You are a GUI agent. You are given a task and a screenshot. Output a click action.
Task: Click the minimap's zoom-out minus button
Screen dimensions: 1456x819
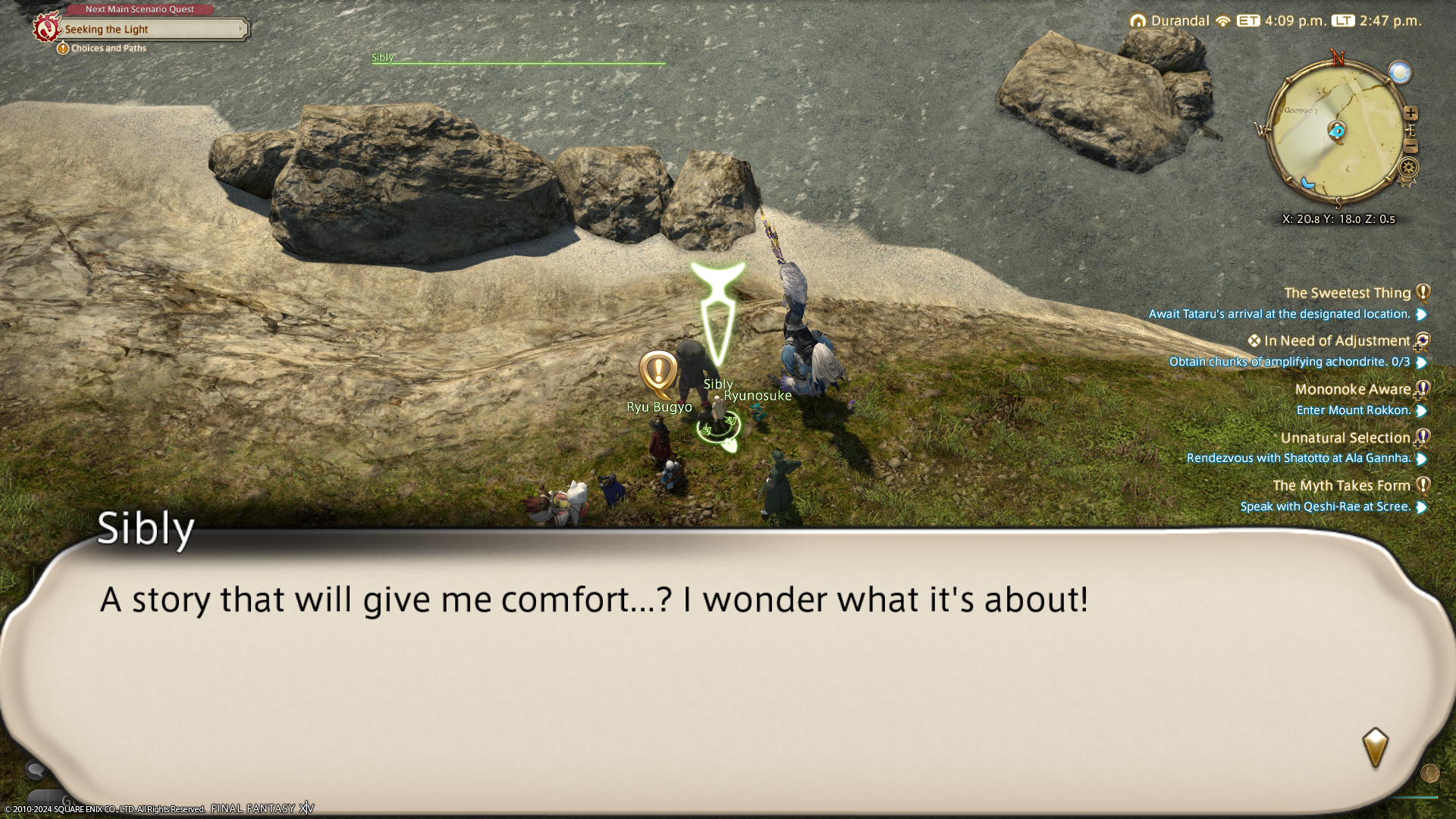tap(1411, 147)
